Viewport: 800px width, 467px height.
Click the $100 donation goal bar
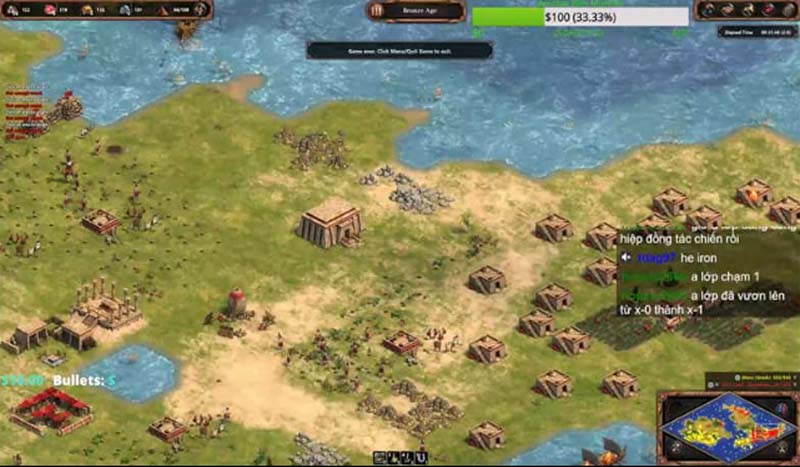pyautogui.click(x=579, y=17)
